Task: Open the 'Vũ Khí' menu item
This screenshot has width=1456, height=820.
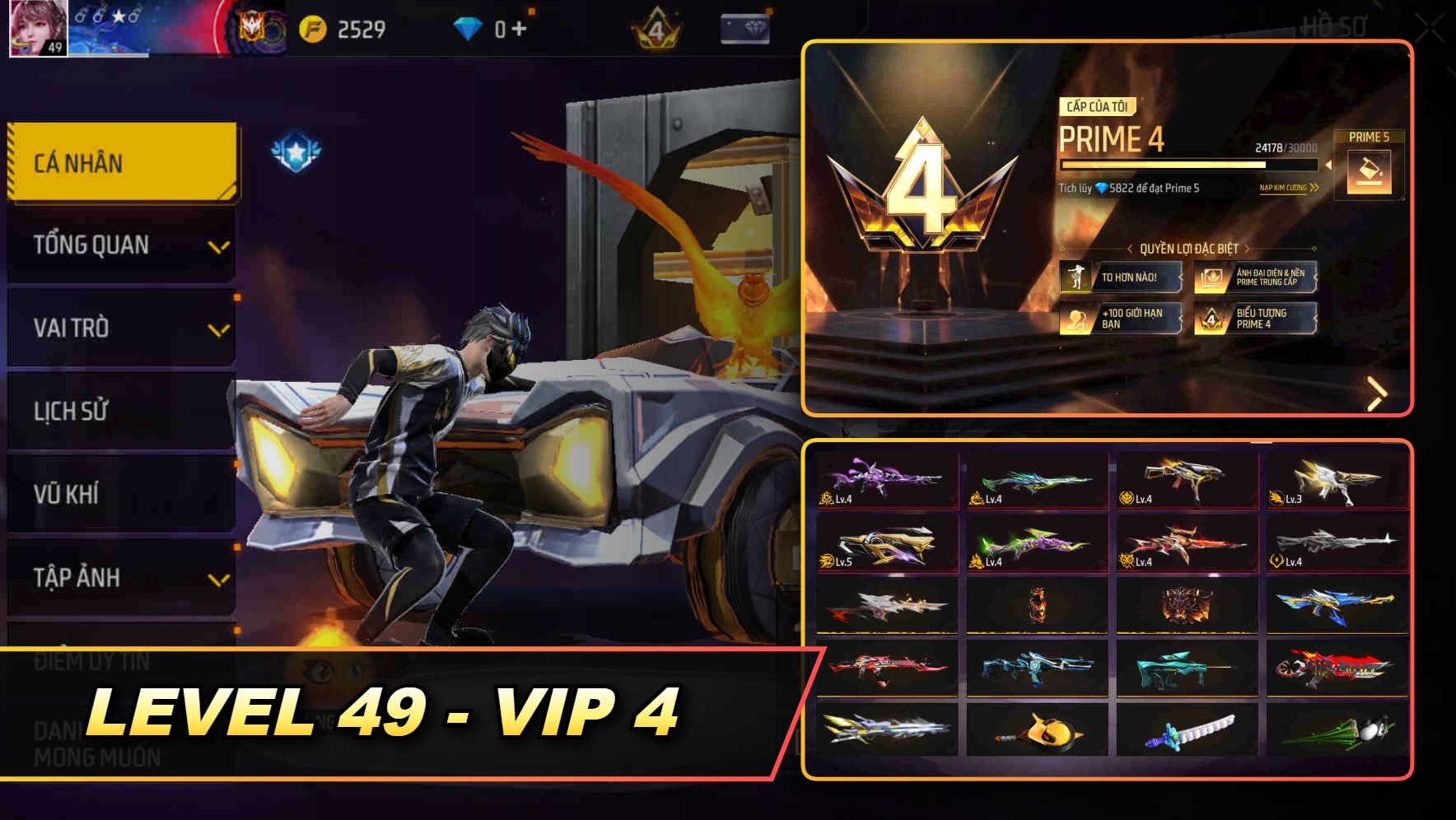Action: (x=120, y=495)
